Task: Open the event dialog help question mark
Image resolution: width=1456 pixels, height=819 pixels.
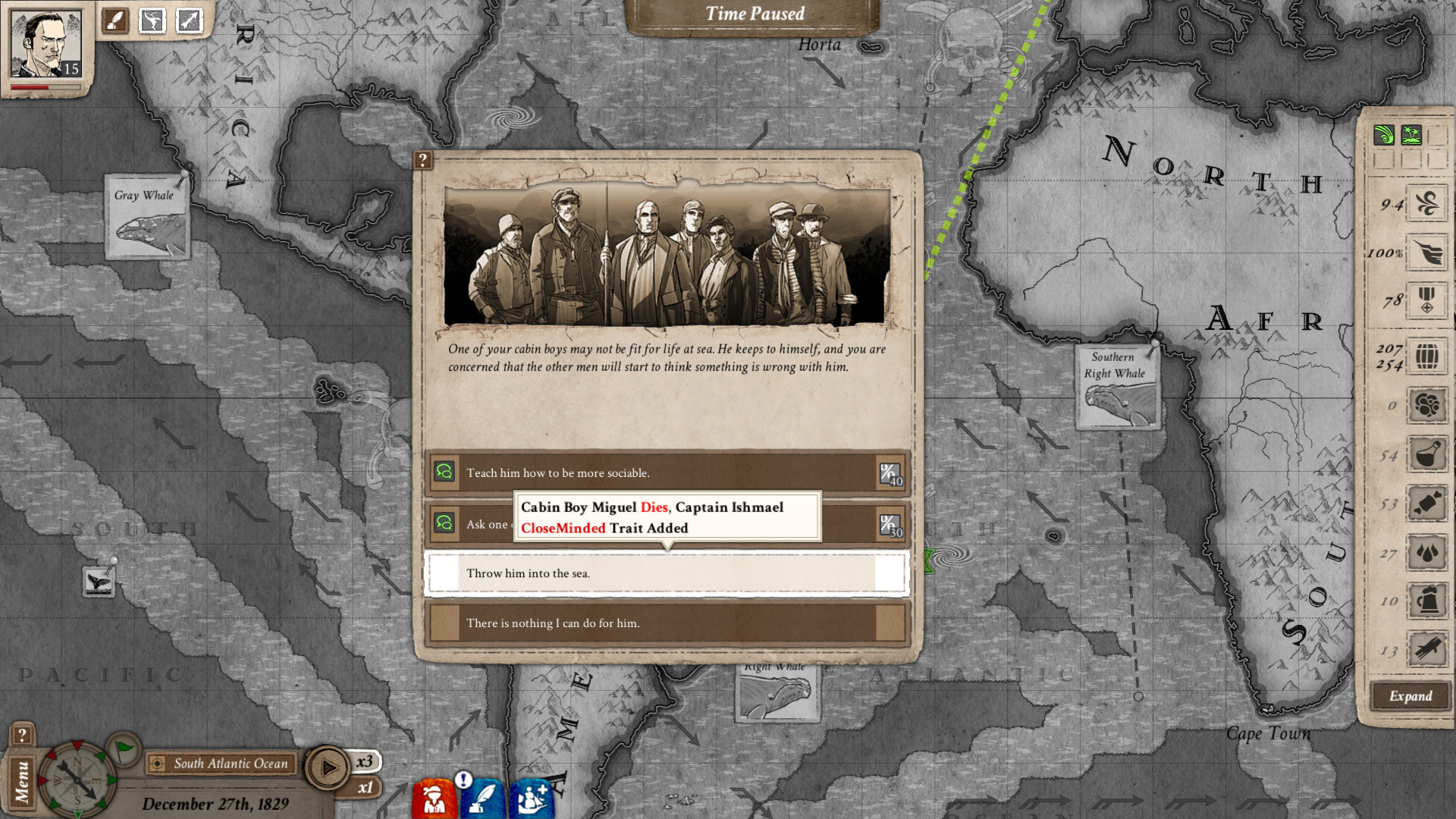Action: [x=423, y=160]
